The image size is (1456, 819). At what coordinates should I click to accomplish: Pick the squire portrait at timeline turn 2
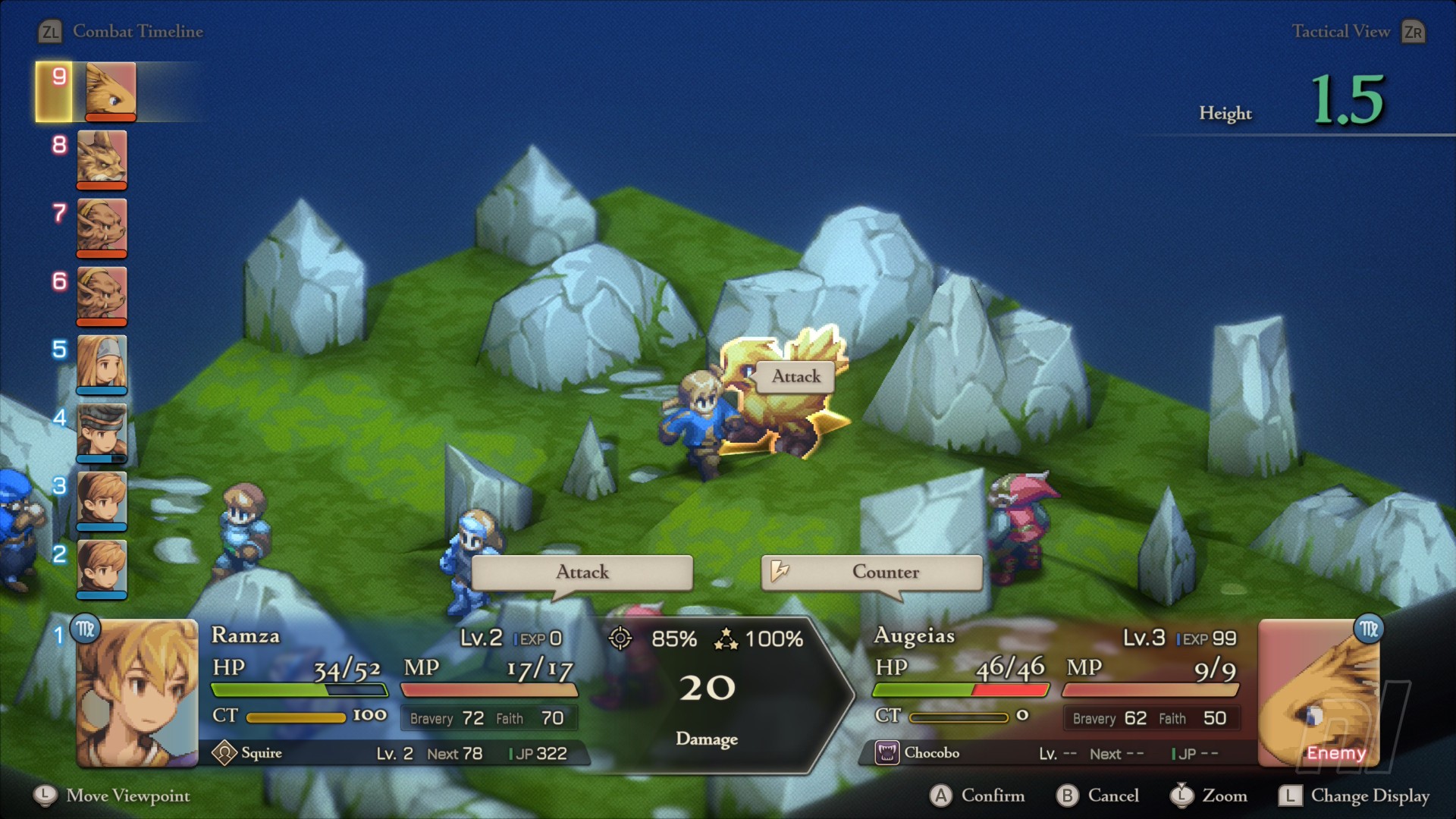(102, 568)
